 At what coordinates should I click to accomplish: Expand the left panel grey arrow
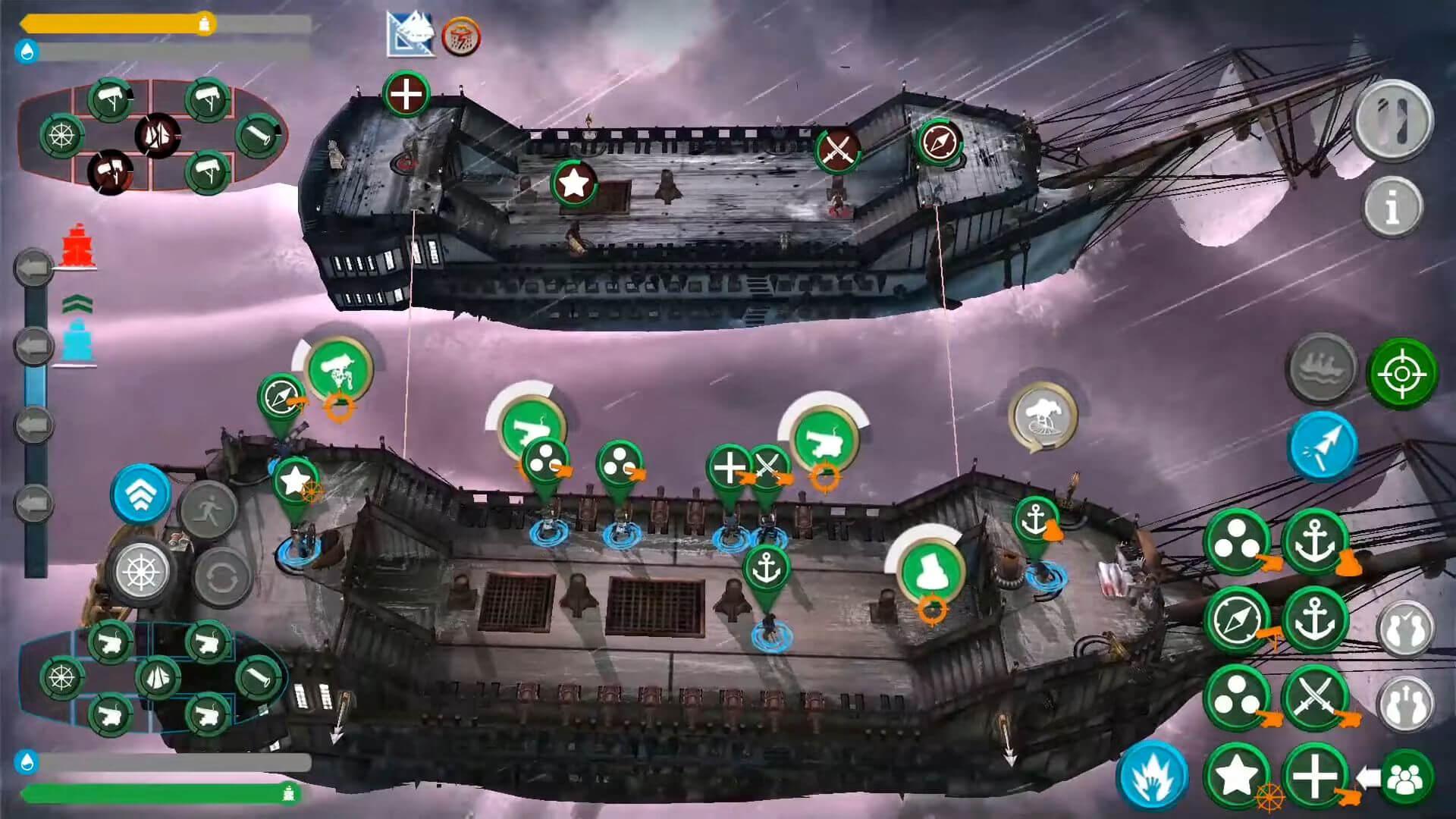click(x=30, y=267)
